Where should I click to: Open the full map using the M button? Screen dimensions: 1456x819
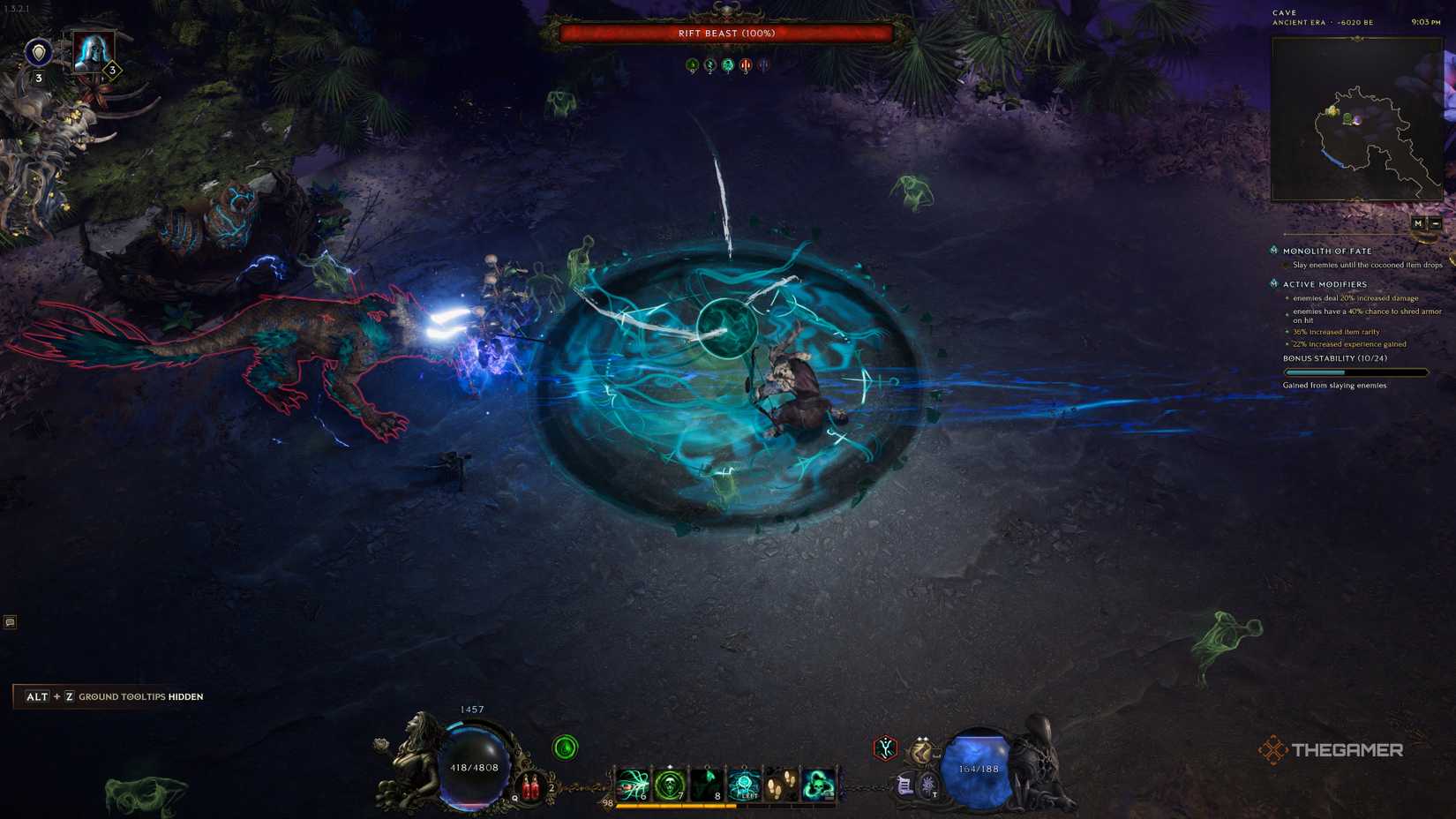click(1418, 223)
